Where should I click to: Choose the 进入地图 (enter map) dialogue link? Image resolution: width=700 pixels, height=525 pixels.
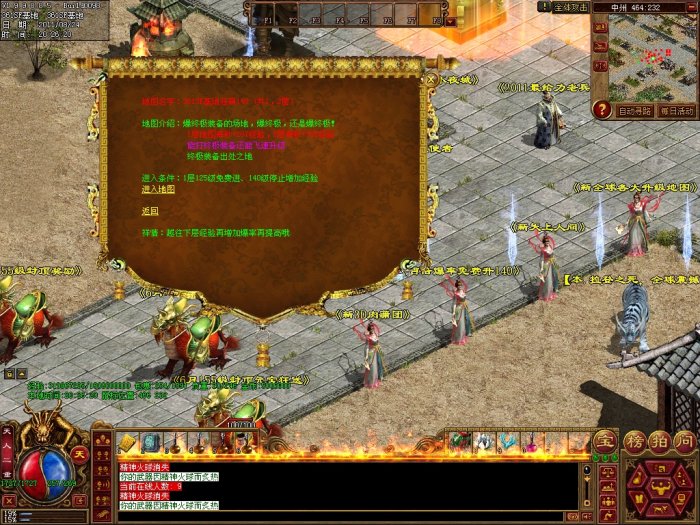click(158, 188)
